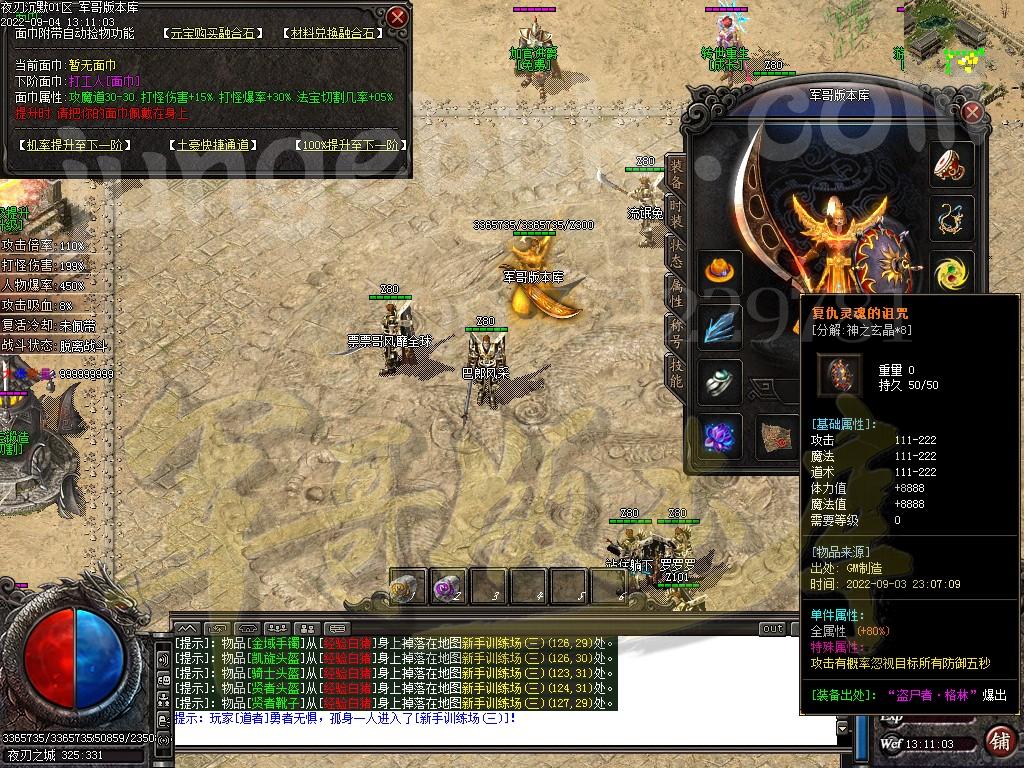The width and height of the screenshot is (1024, 768).
Task: Select the orange hat equipment slot
Action: 720,269
